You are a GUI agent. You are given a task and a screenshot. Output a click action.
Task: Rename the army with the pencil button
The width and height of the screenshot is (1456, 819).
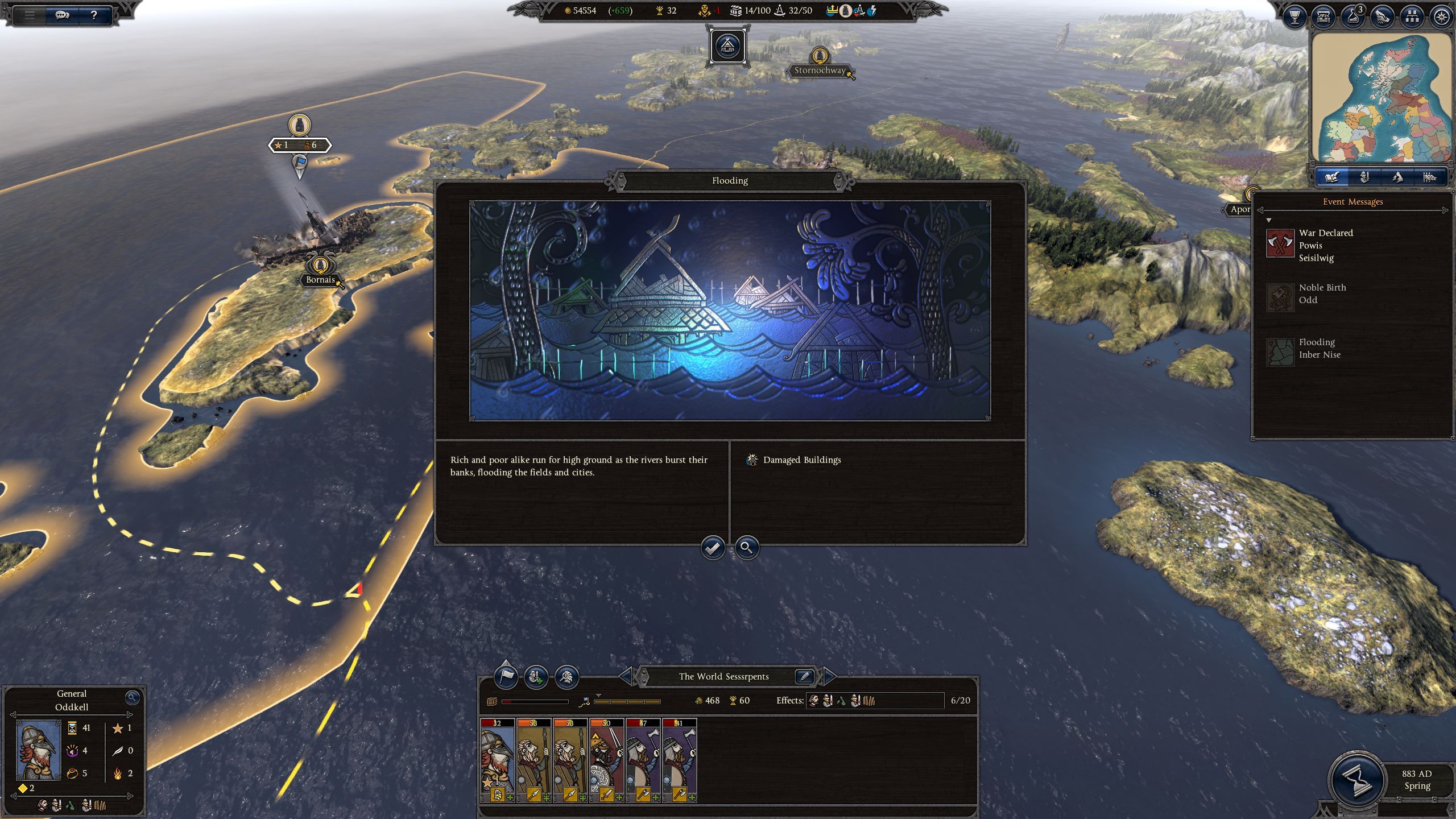tap(804, 676)
